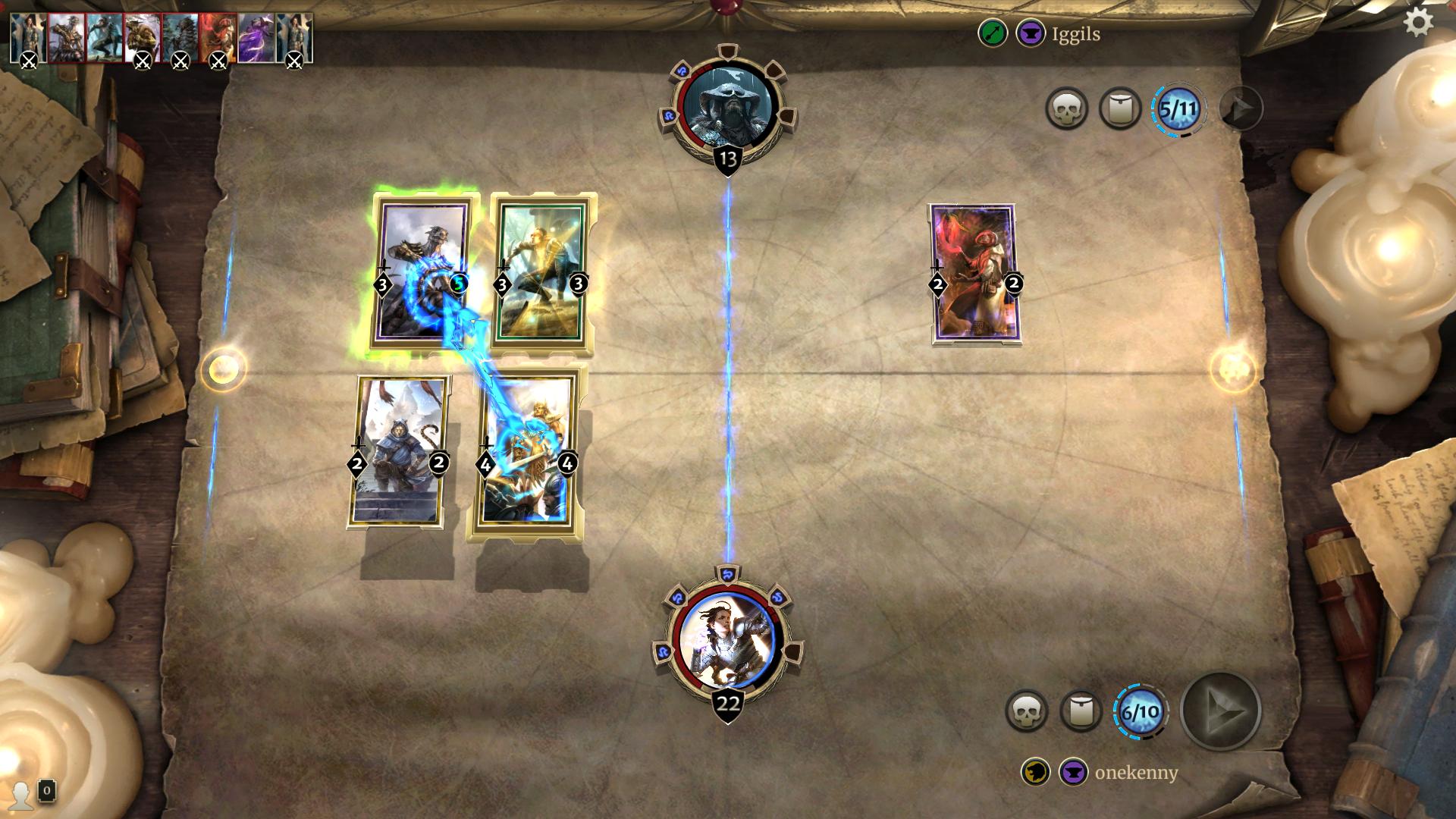Viewport: 1456px width, 819px height.
Task: Inspect the opponent's deck icon near 5/11
Action: click(x=1120, y=109)
